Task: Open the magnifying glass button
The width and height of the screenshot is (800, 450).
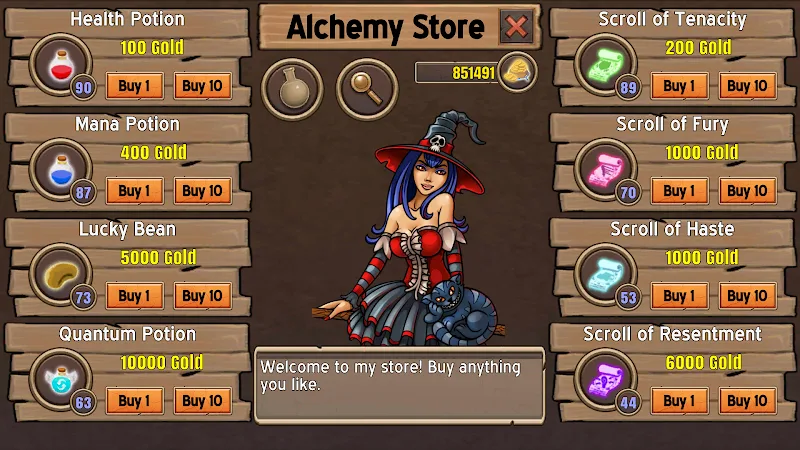Action: [x=367, y=89]
